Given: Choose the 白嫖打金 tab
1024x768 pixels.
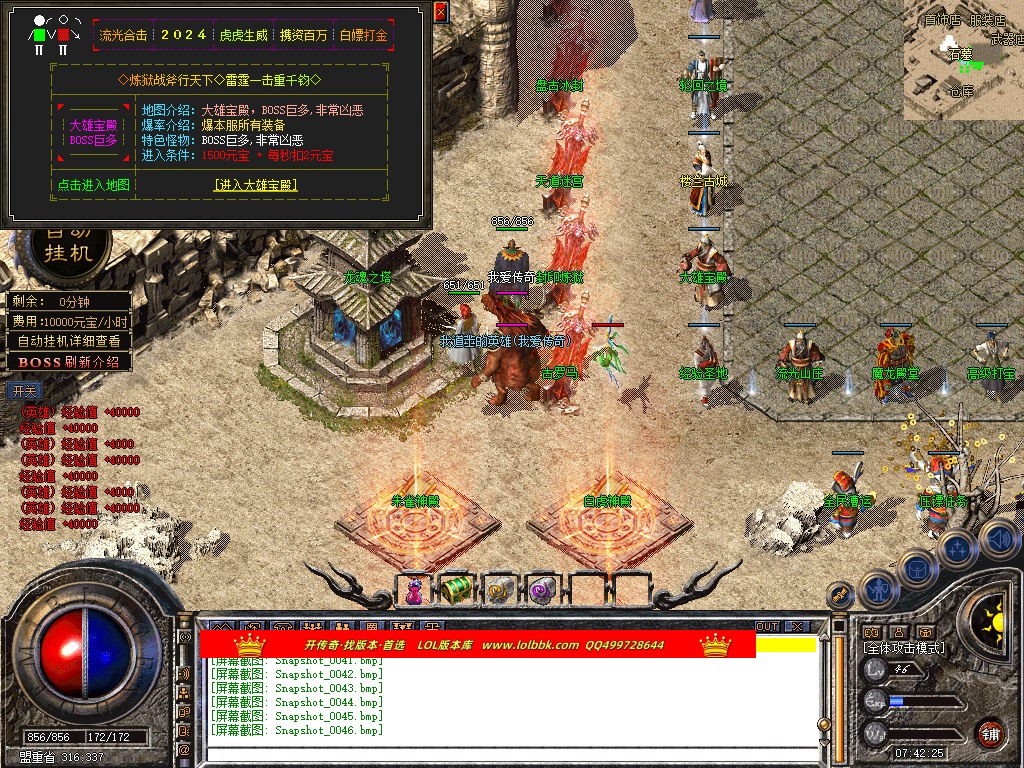Looking at the screenshot, I should point(363,35).
